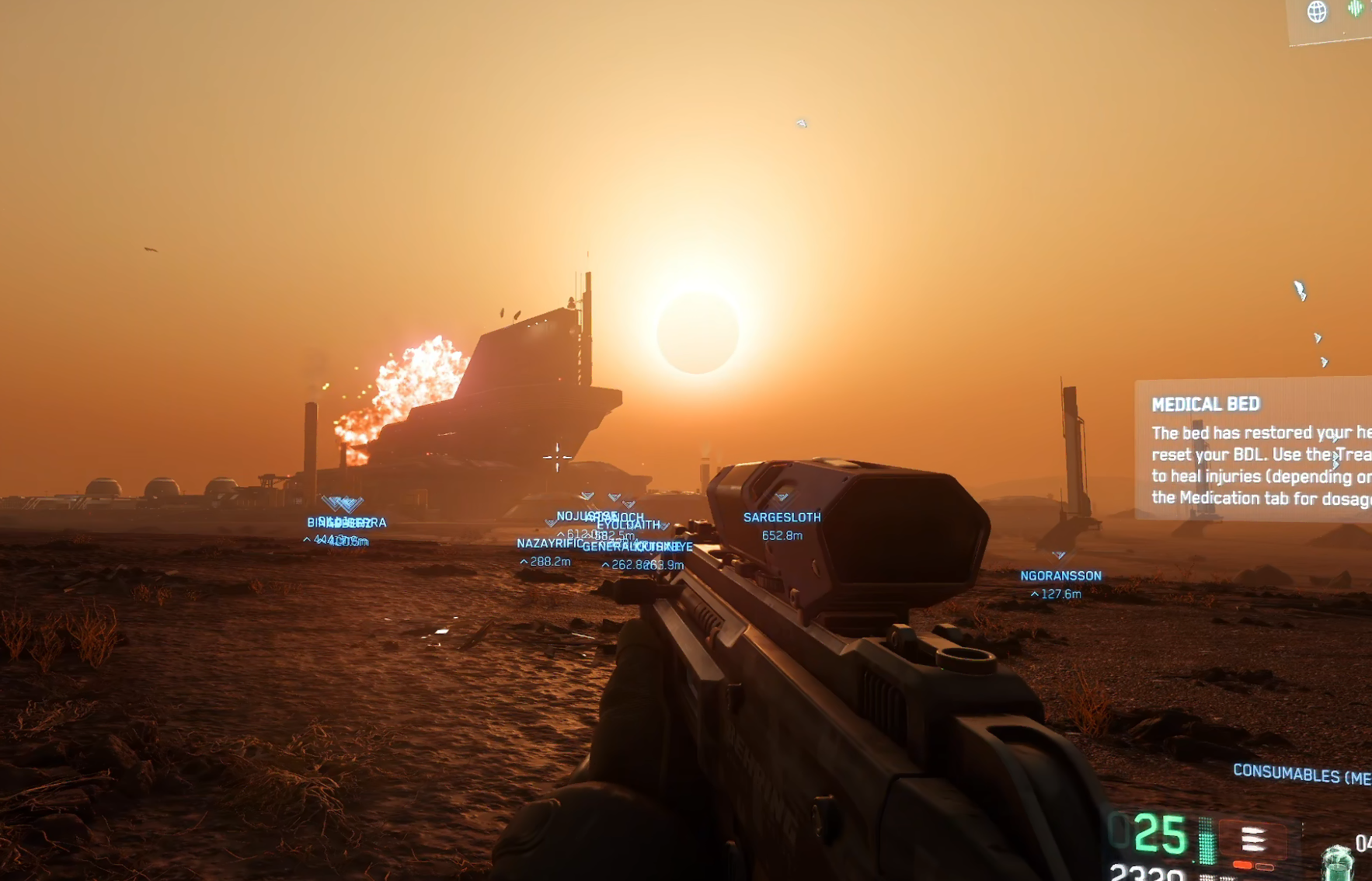The width and height of the screenshot is (1372, 881).
Task: Click the fire mode bullets icon
Action: (x=1252, y=840)
